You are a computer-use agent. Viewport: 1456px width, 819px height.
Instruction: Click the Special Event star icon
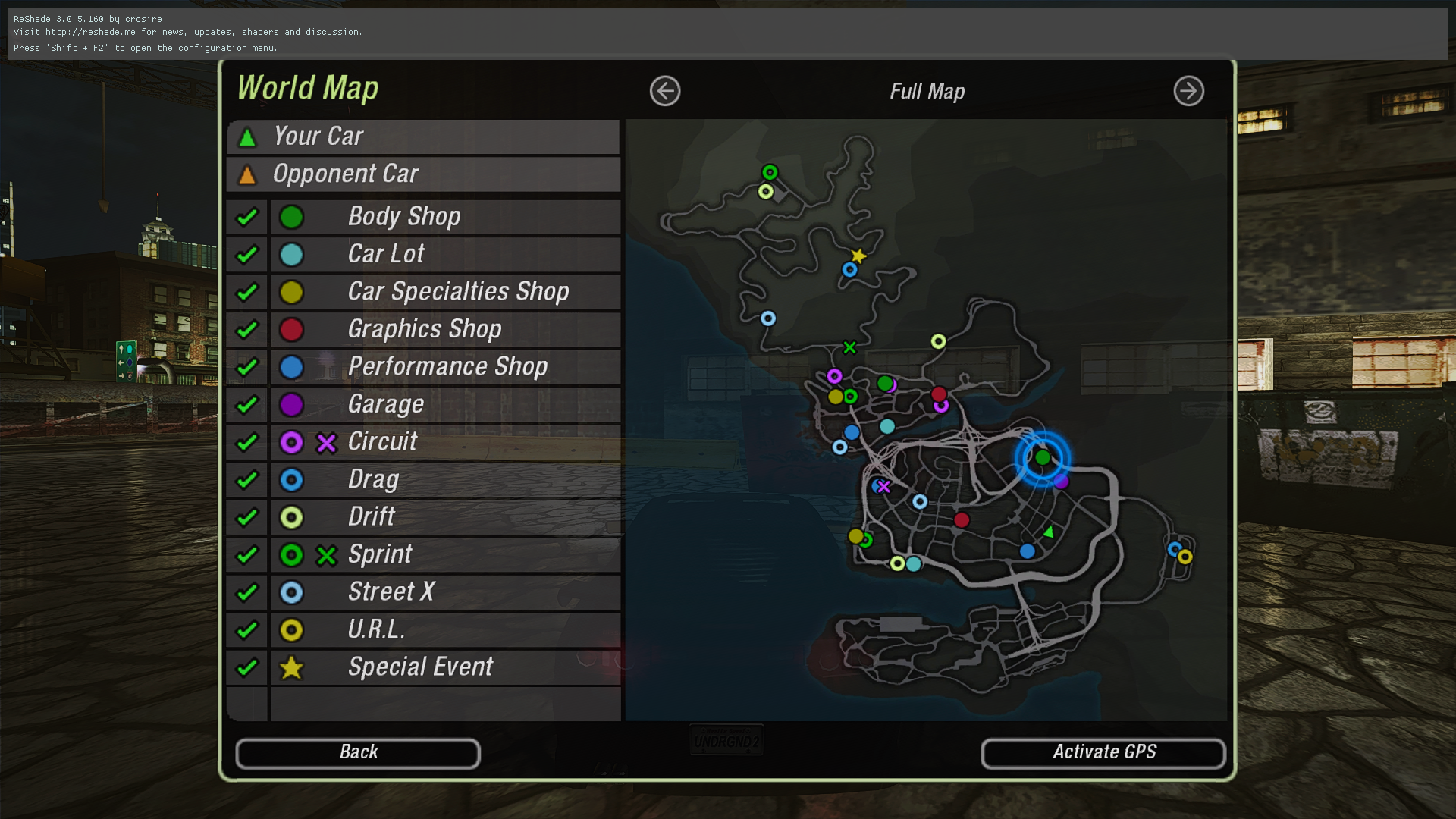[x=292, y=667]
